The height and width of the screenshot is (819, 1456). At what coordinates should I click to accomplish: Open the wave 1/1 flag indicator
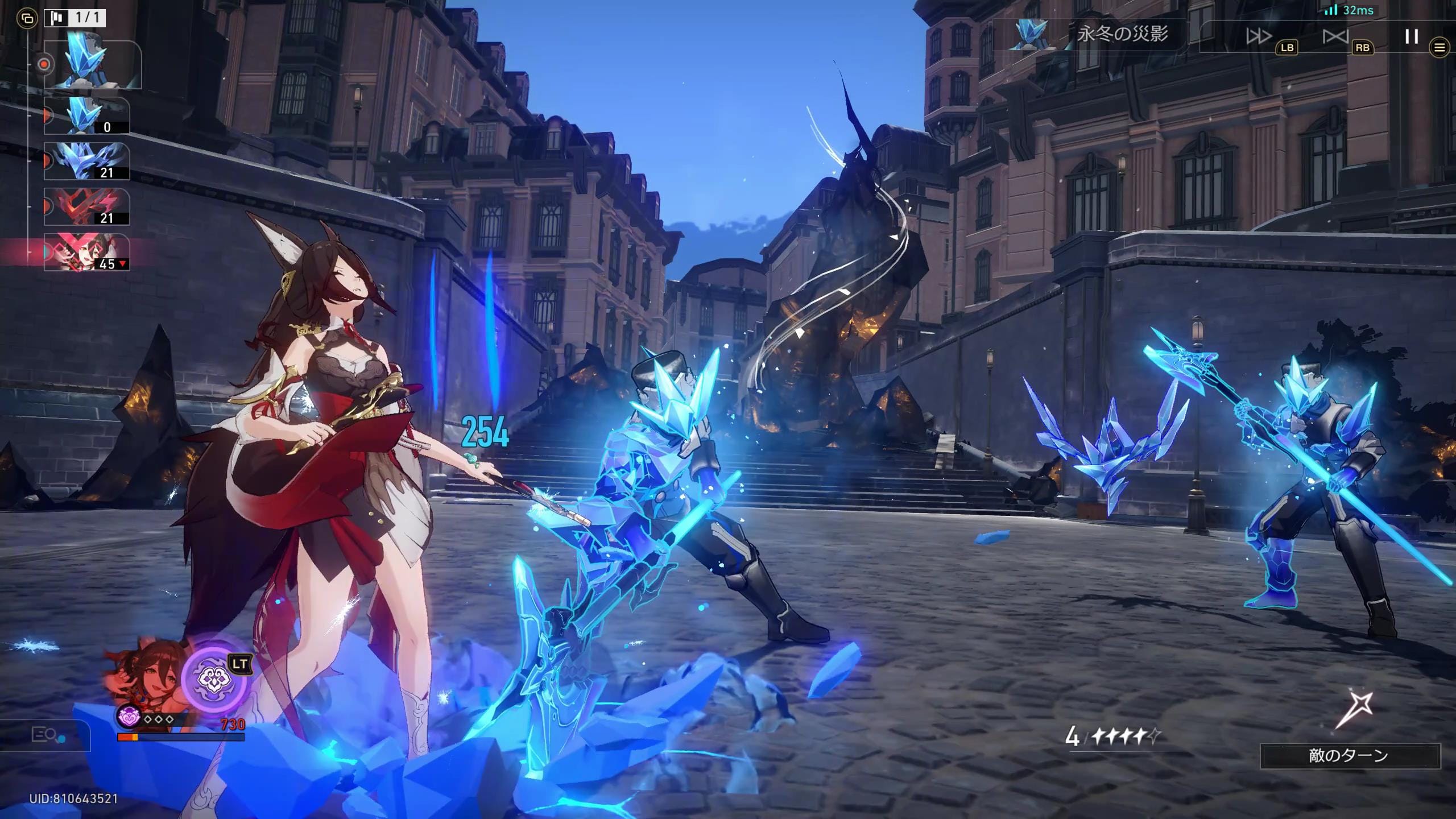[x=75, y=18]
